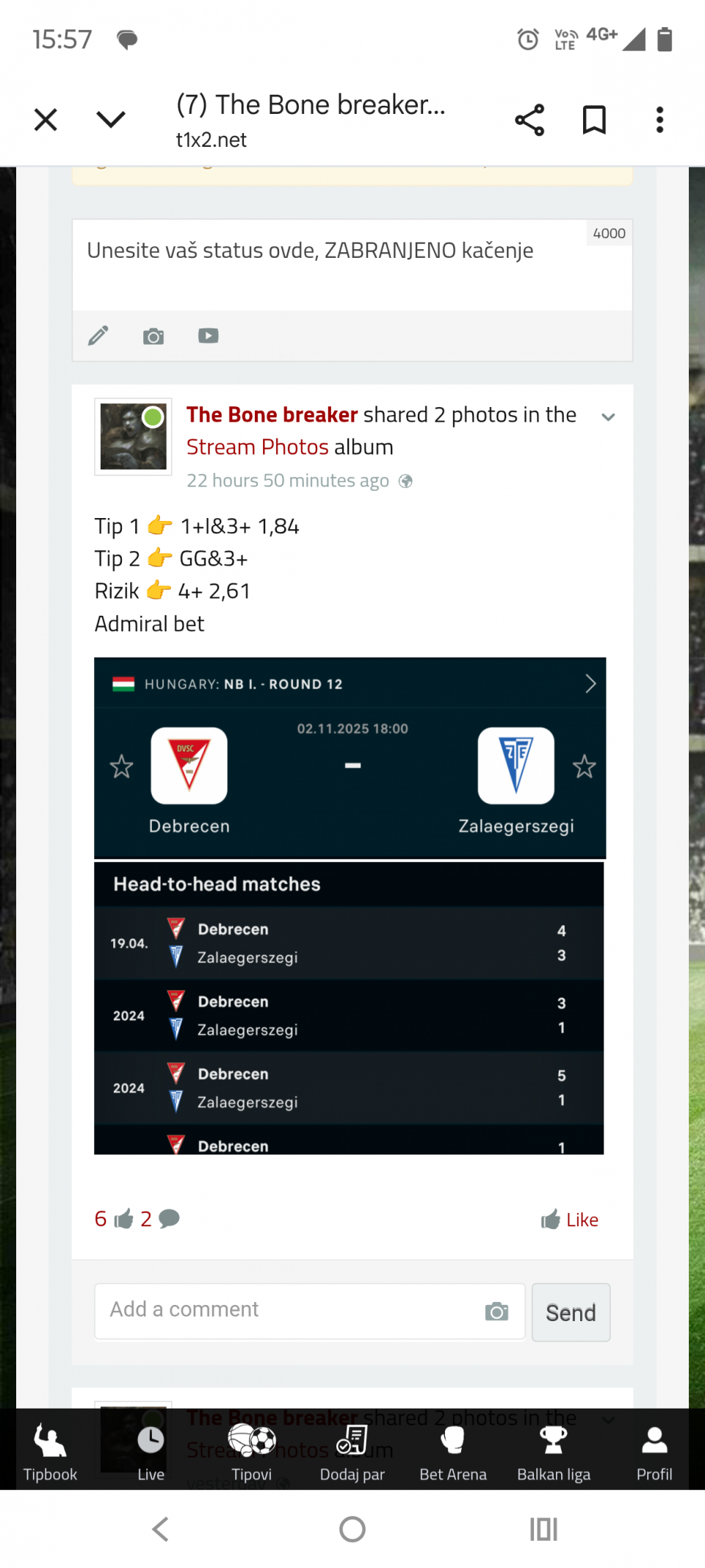Open the Tipovi section
The image size is (705, 1568).
click(x=251, y=1452)
